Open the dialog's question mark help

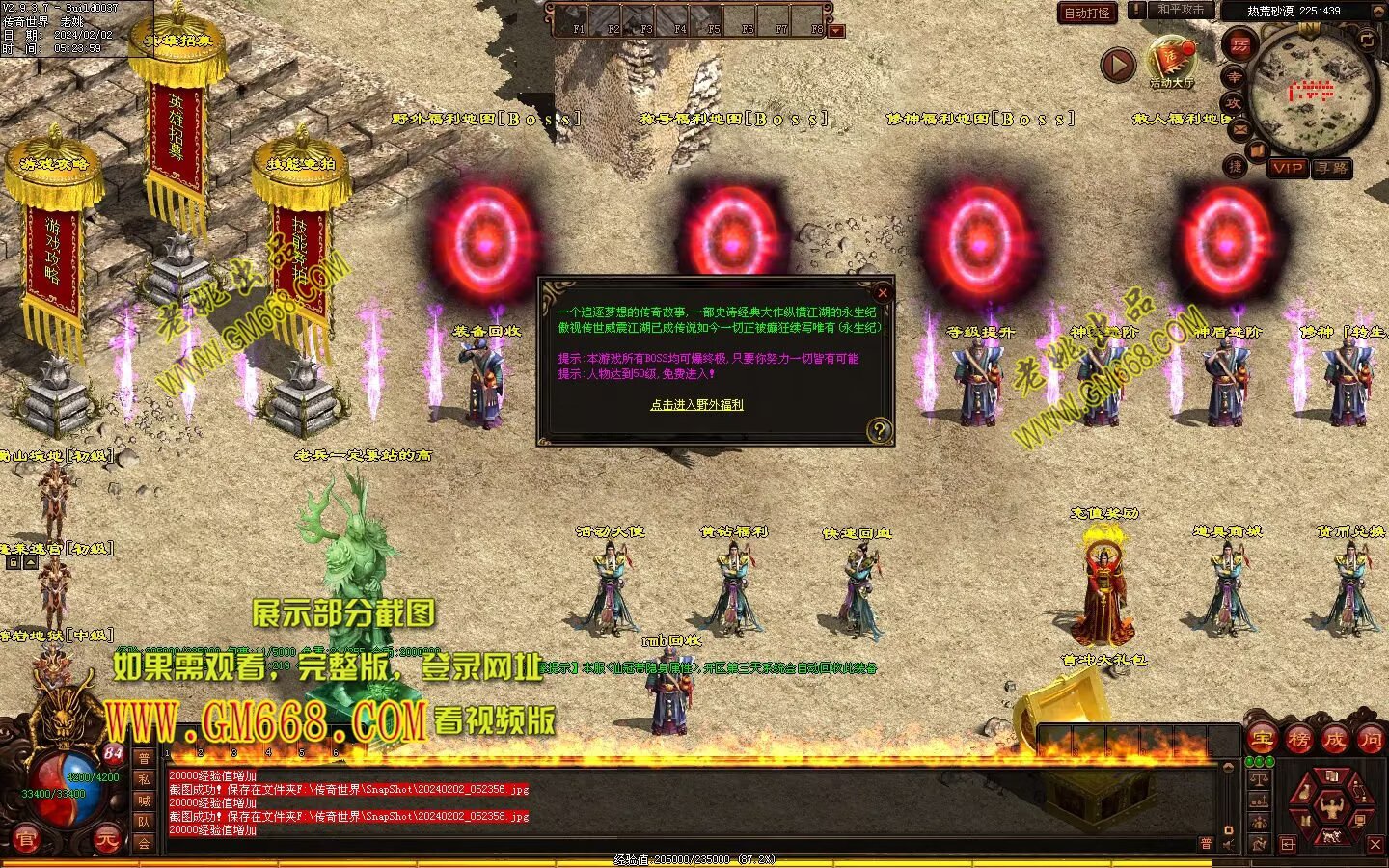(x=879, y=430)
